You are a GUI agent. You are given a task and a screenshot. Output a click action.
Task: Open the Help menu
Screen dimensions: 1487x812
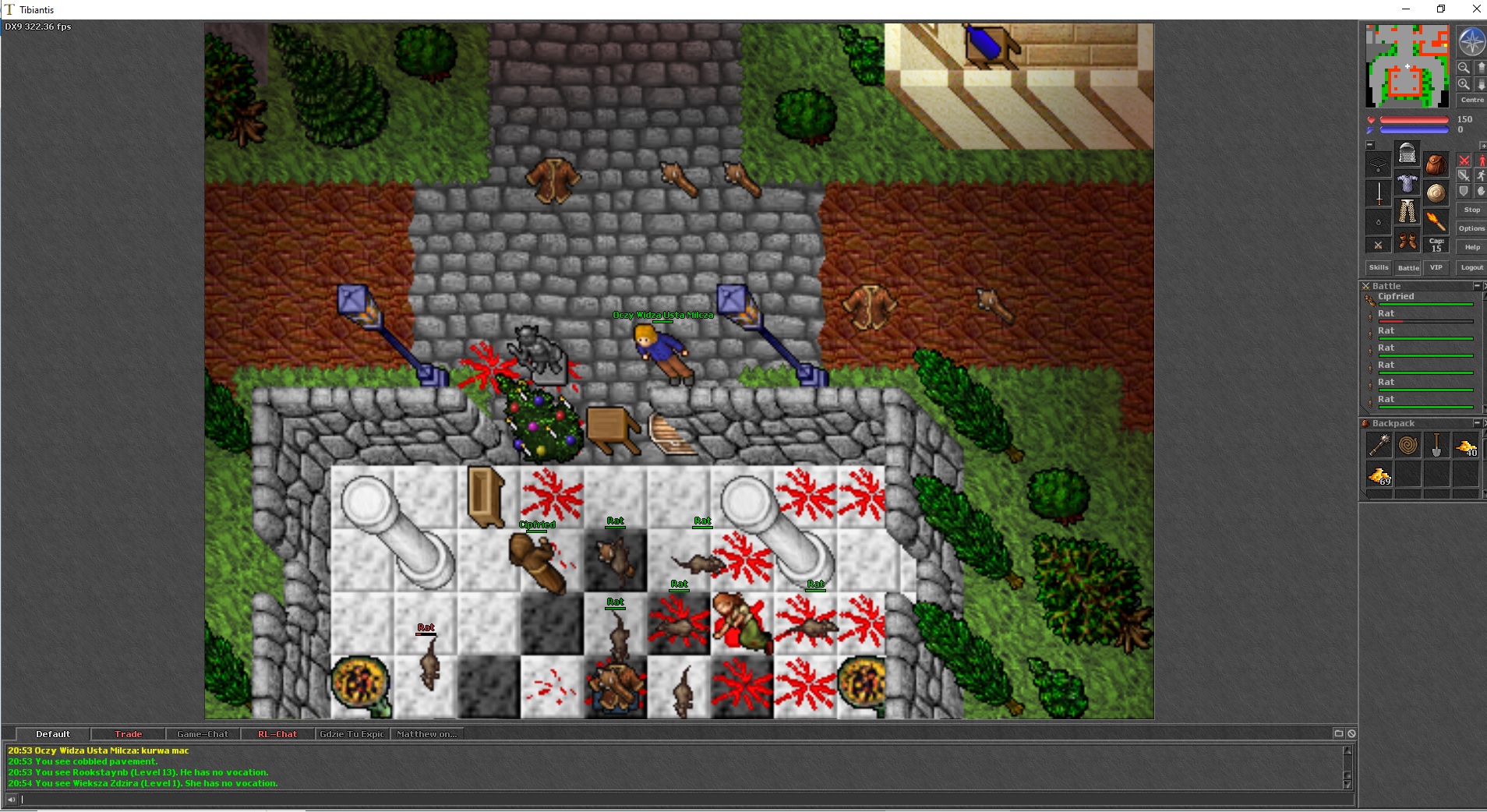[x=1471, y=247]
